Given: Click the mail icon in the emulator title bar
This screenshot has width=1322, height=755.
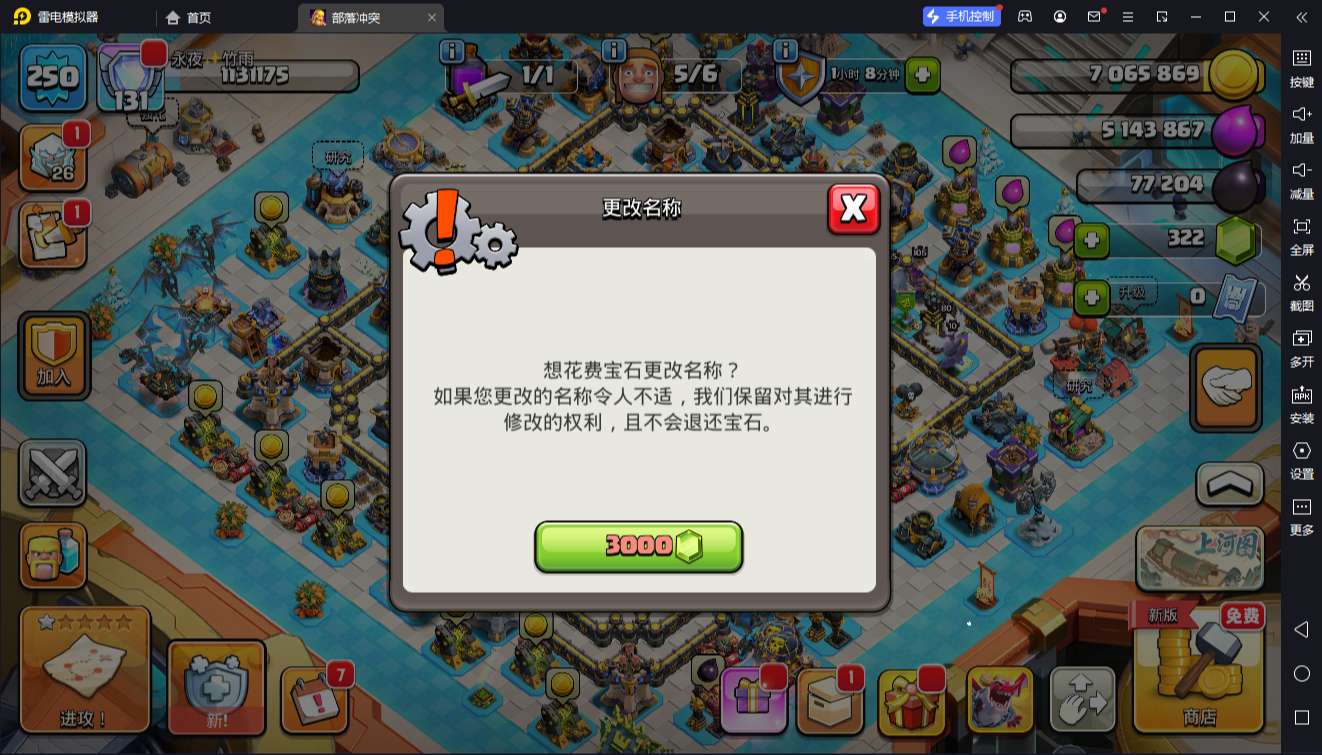Looking at the screenshot, I should click(x=1095, y=17).
